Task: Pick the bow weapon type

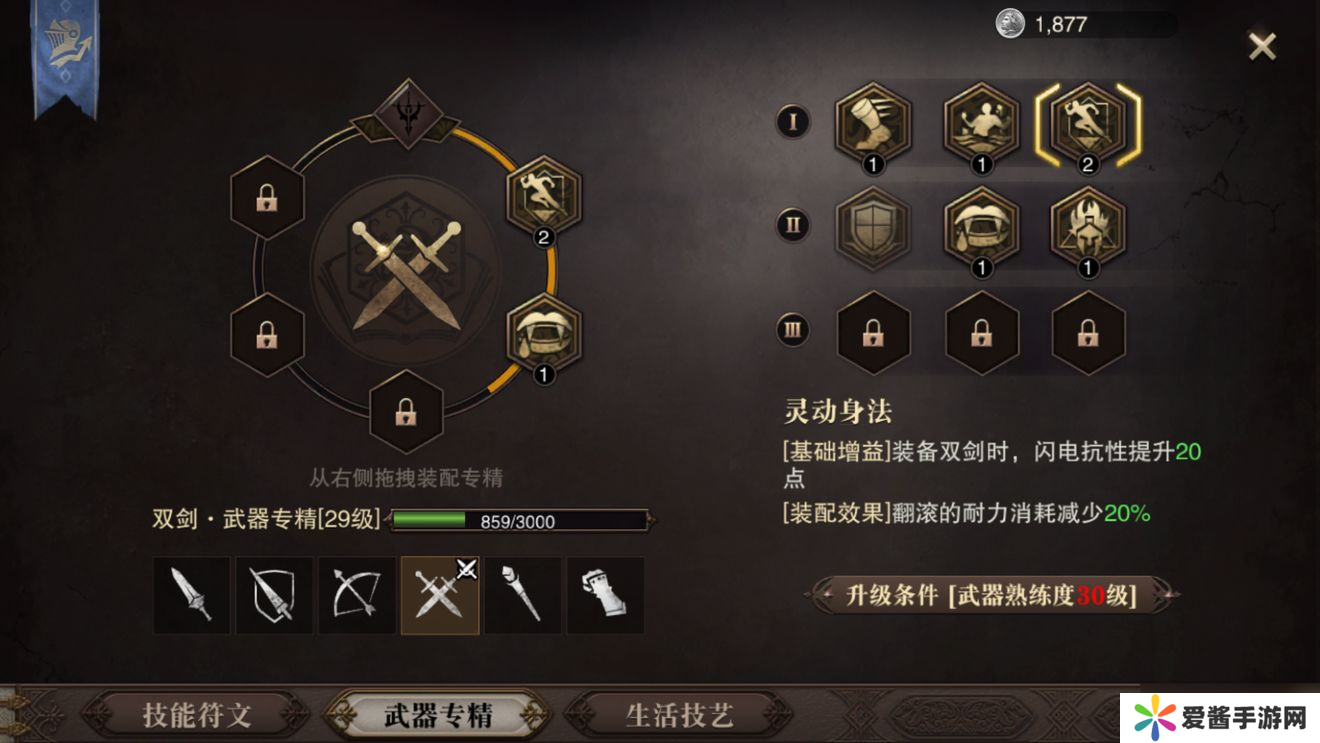Action: tap(357, 596)
